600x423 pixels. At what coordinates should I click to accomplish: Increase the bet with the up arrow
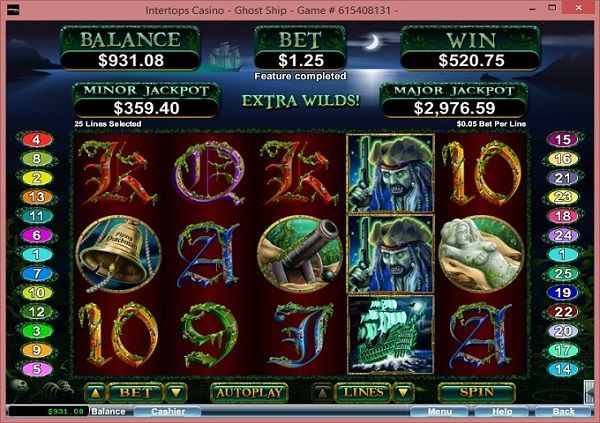95,392
